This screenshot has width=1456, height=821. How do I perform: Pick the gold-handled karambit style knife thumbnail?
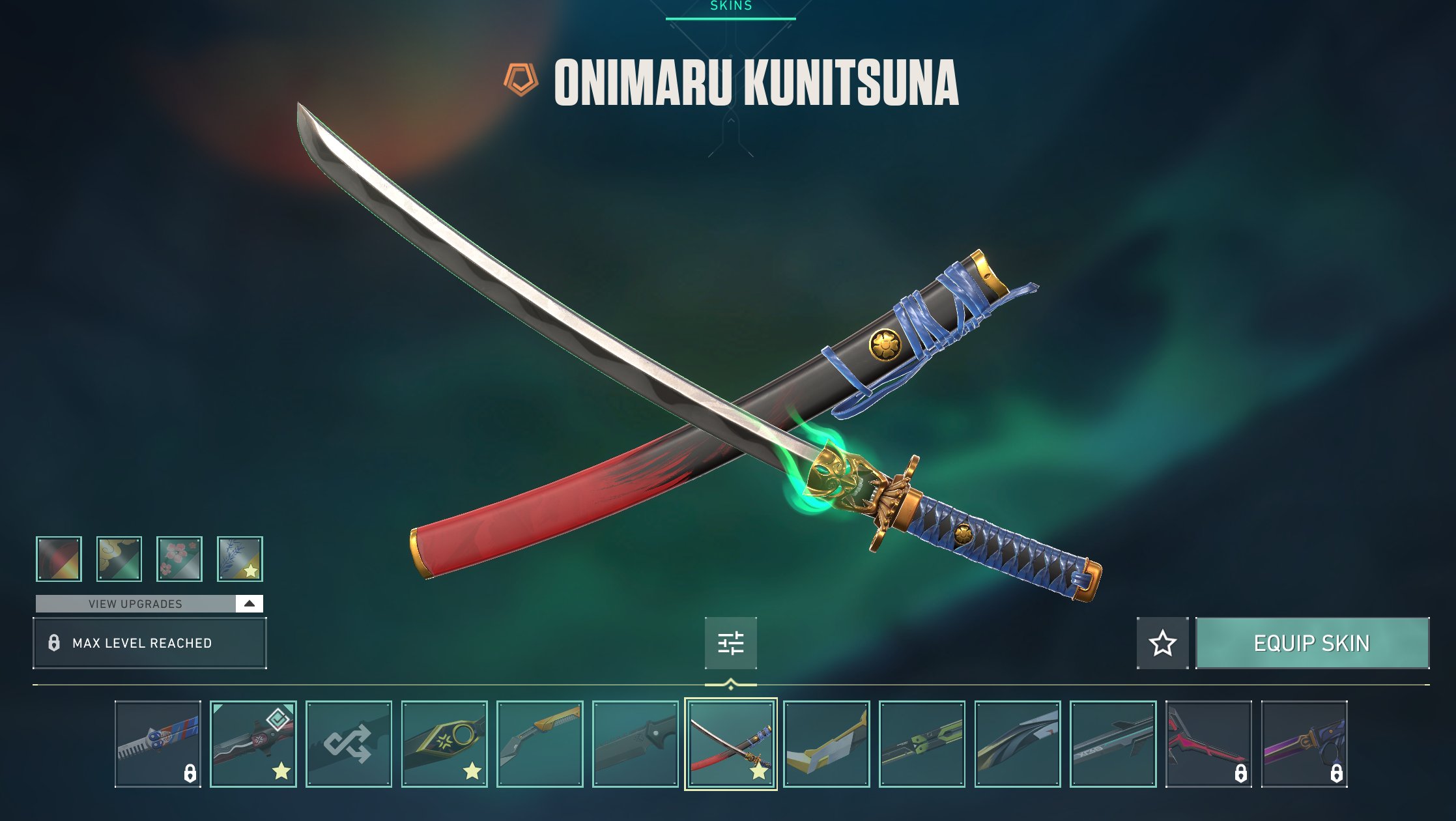(539, 743)
